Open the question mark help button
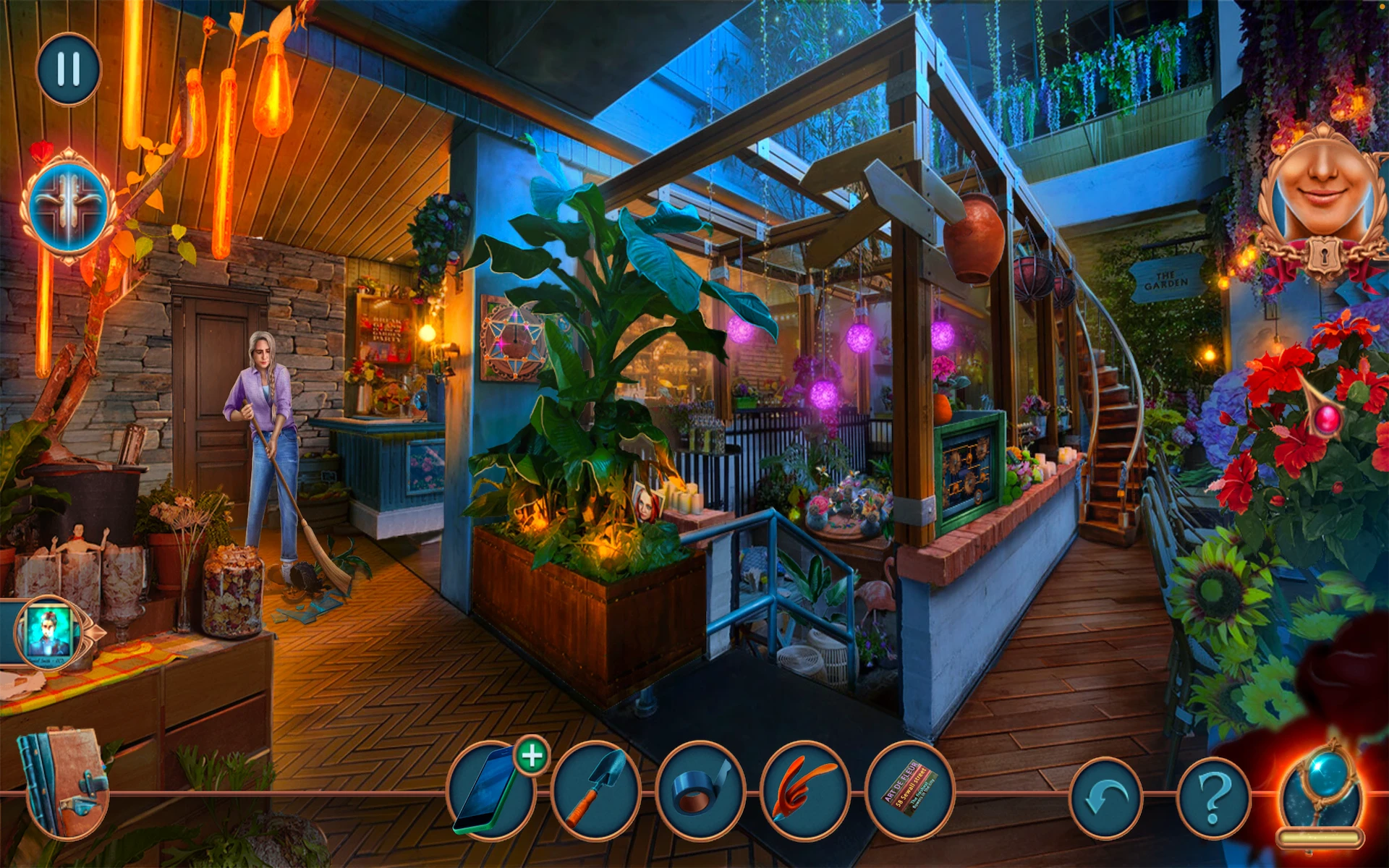The width and height of the screenshot is (1389, 868). pyautogui.click(x=1215, y=798)
